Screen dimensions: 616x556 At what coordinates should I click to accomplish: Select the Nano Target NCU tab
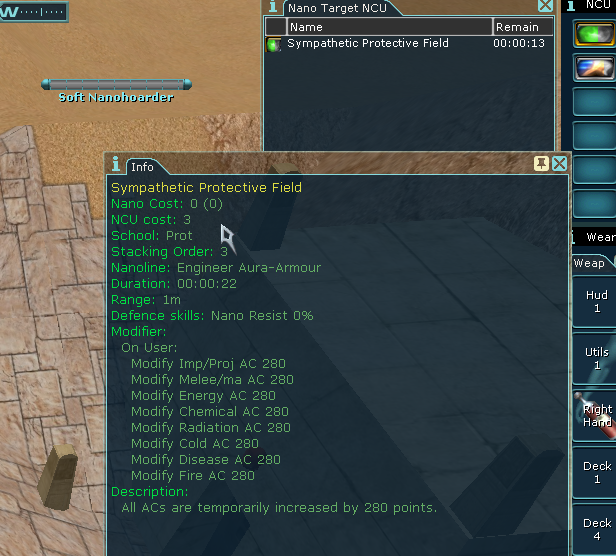(x=340, y=8)
